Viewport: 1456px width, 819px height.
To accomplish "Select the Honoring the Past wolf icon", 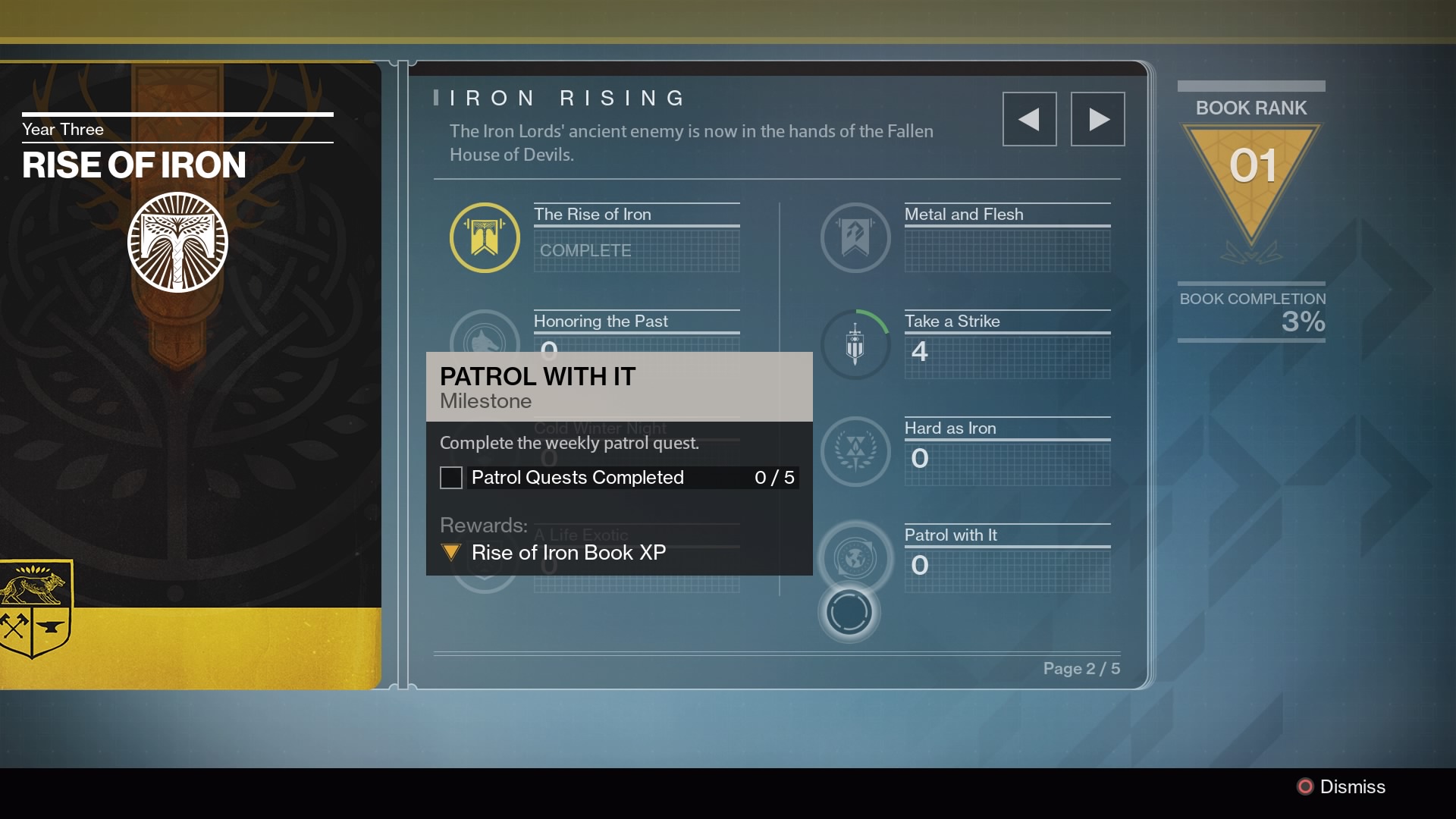I will [485, 335].
